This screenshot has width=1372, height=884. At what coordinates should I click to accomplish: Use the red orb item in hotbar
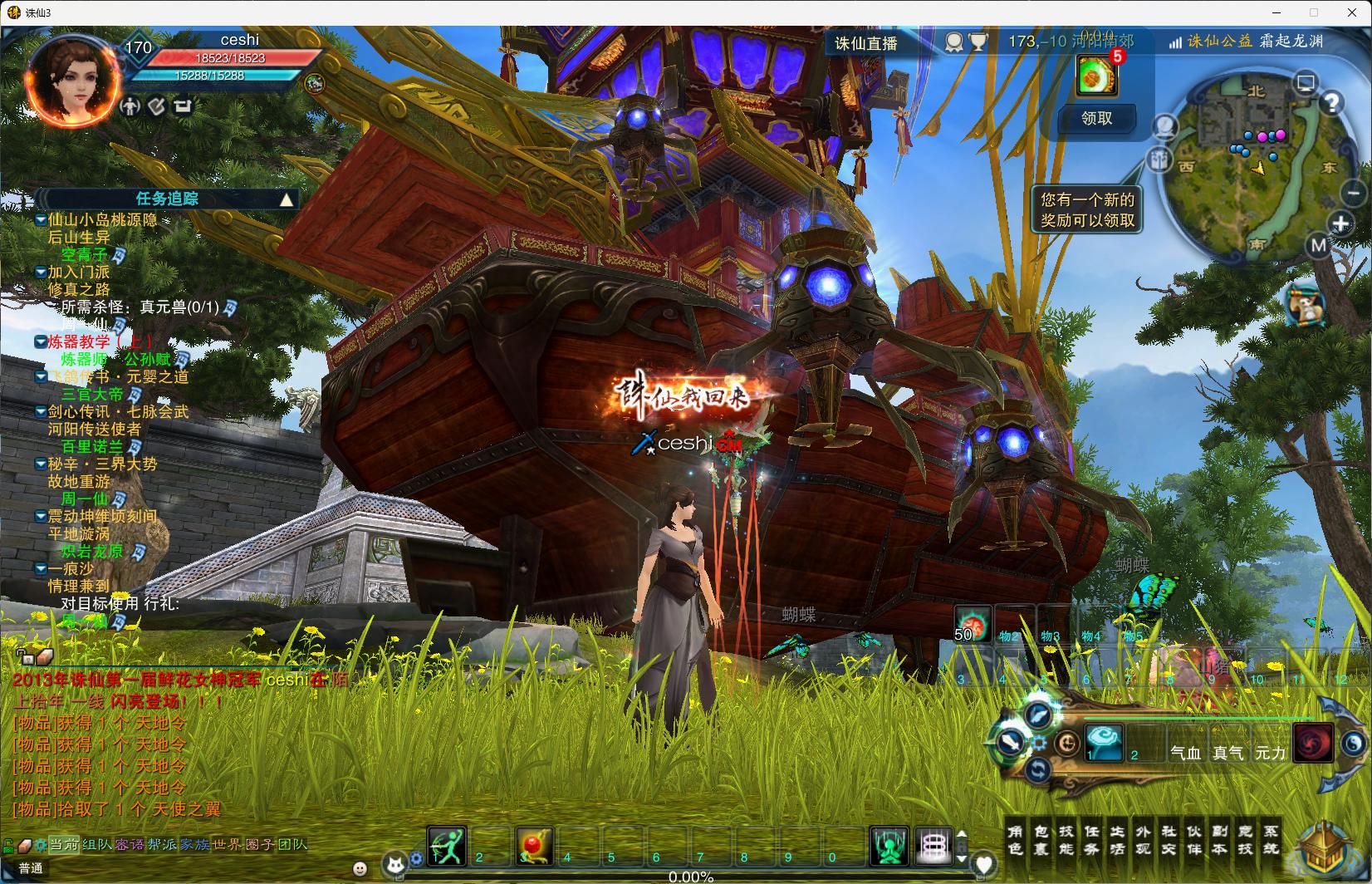tap(534, 846)
